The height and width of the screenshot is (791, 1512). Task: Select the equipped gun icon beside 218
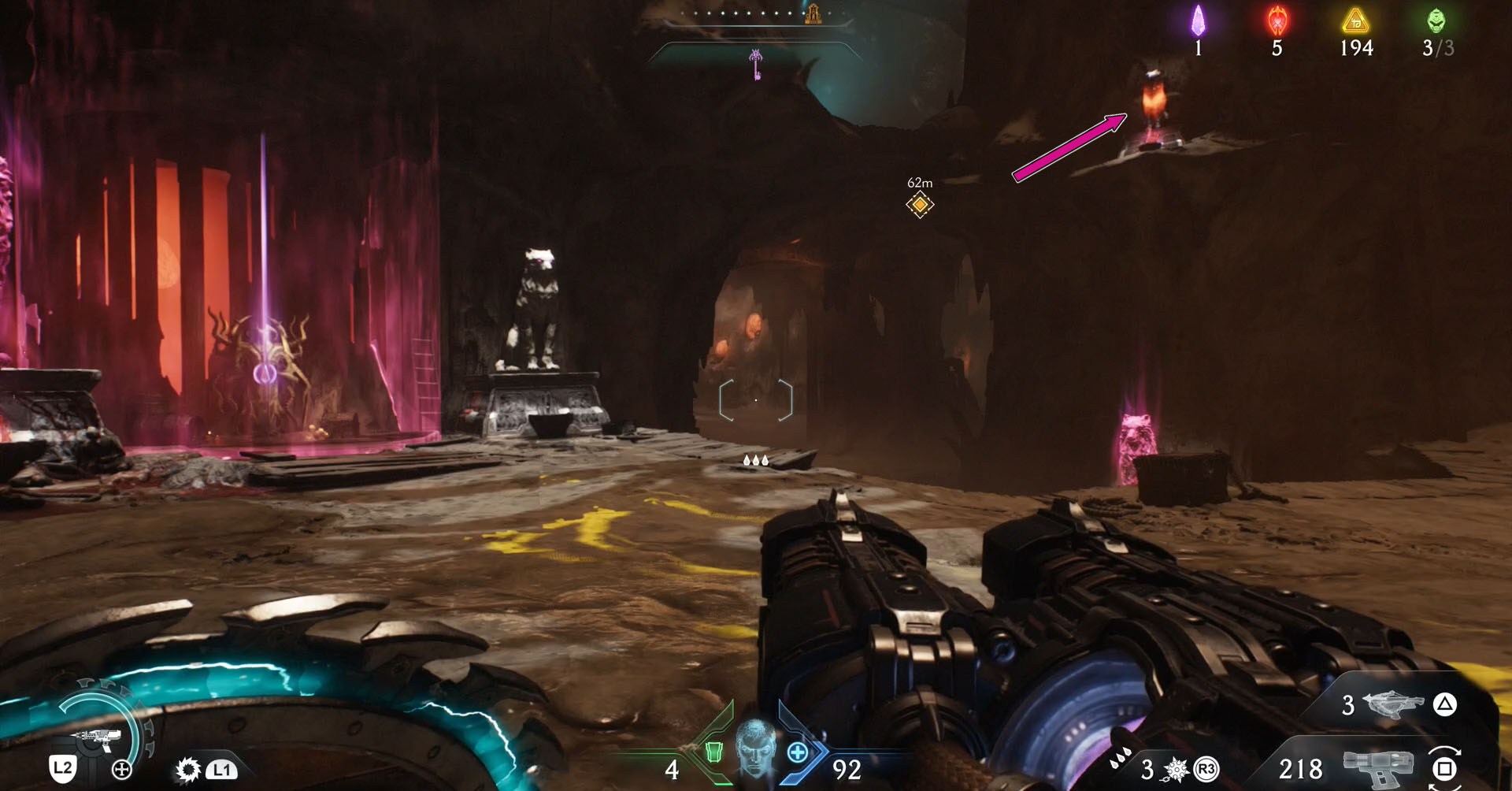tap(1378, 767)
